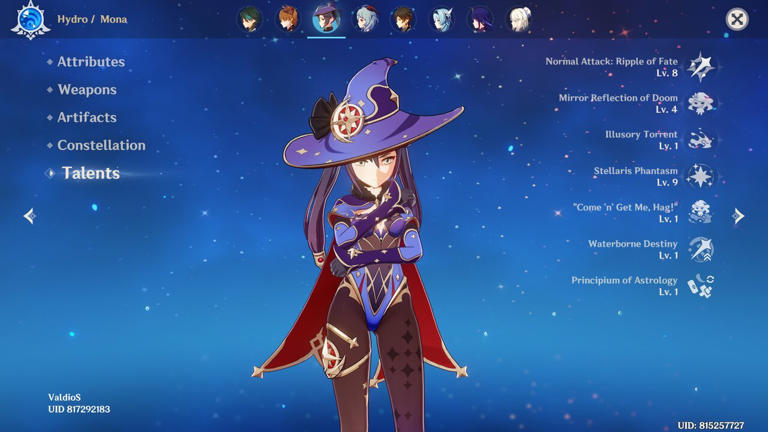Switch to the next character arrow
768x432 pixels.
coord(739,215)
